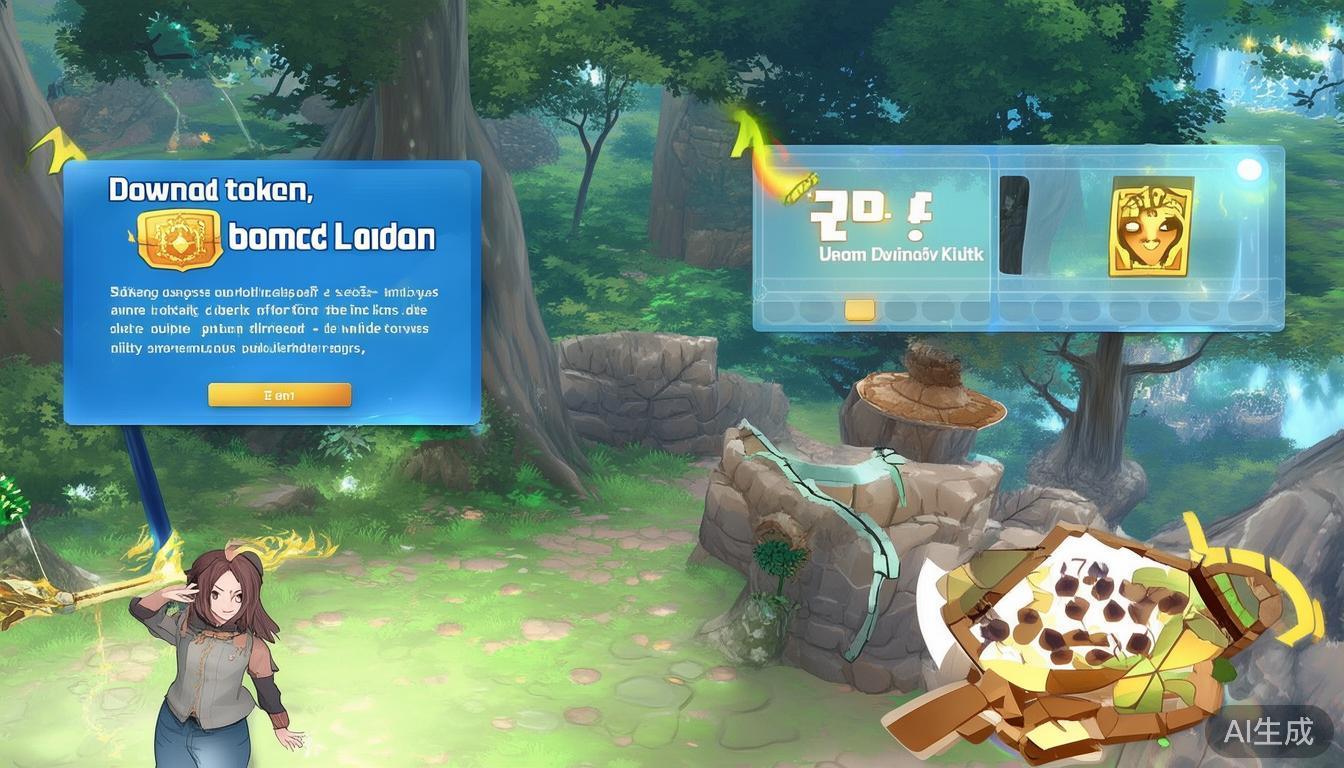Select the dark slot in the translucent panel
Viewport: 1344px width, 768px height.
[x=1014, y=225]
